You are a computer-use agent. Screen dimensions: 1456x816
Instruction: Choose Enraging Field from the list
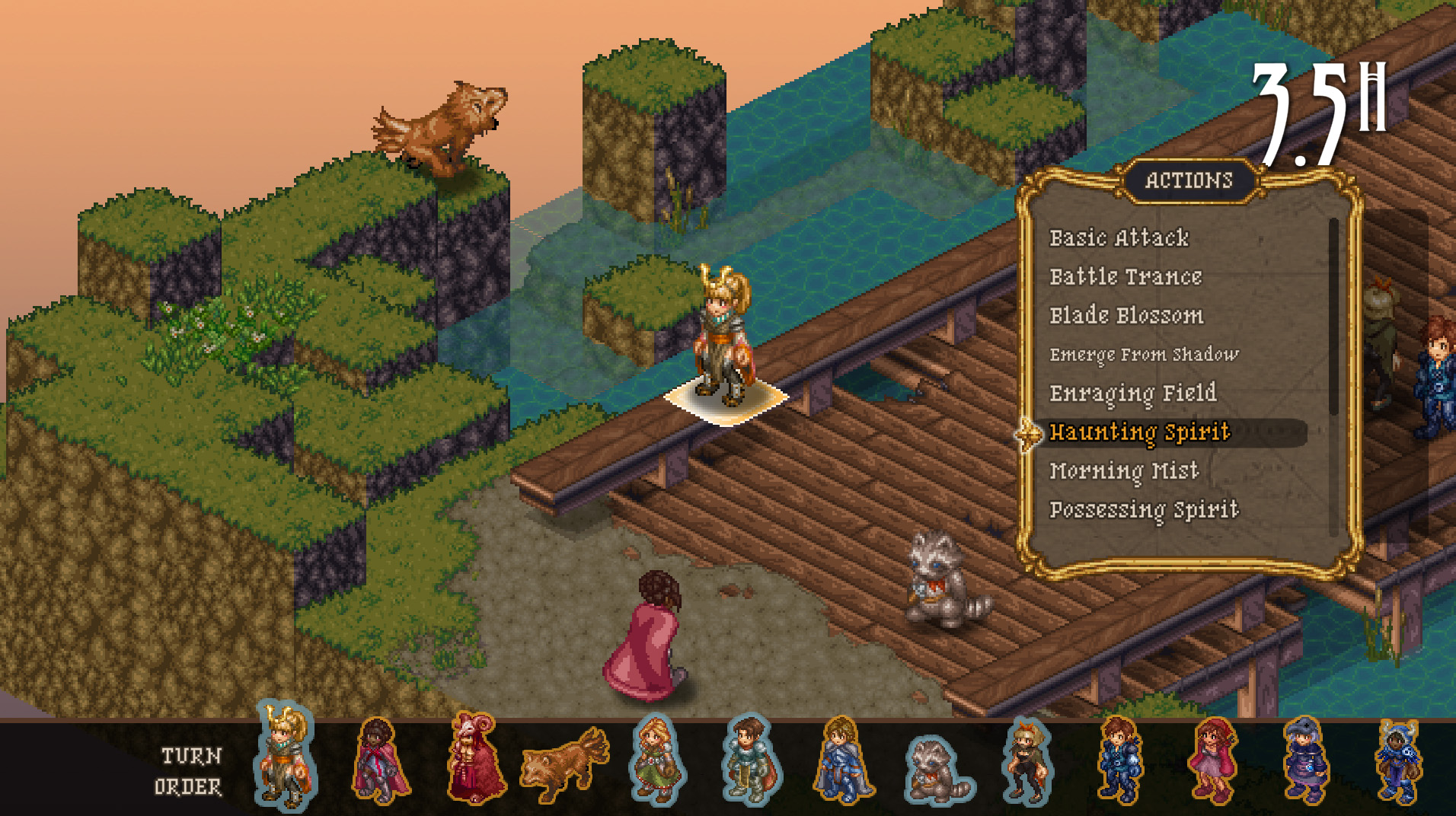1132,394
